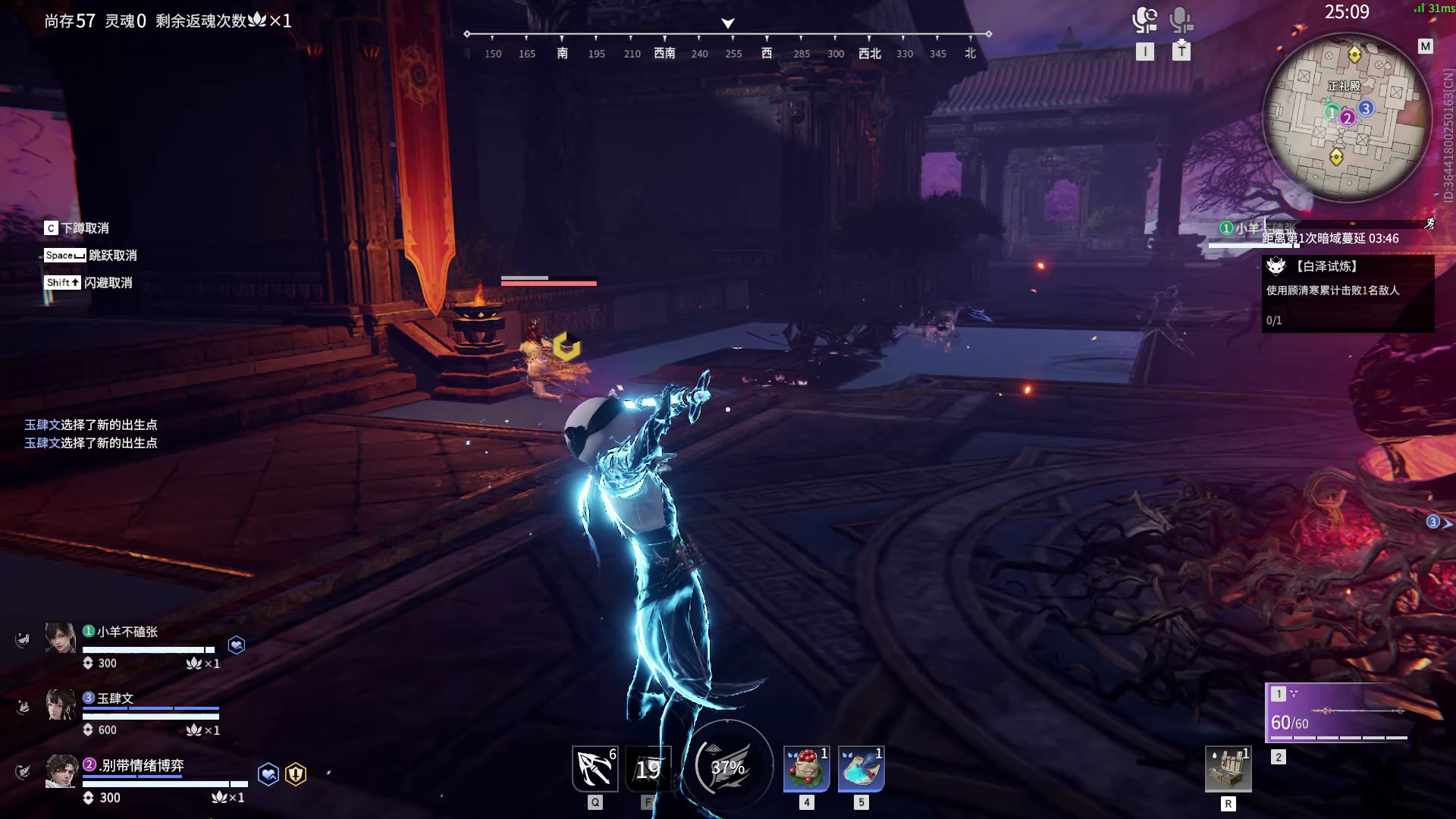Click the blue number 3 teammate minimap marker

(1366, 108)
